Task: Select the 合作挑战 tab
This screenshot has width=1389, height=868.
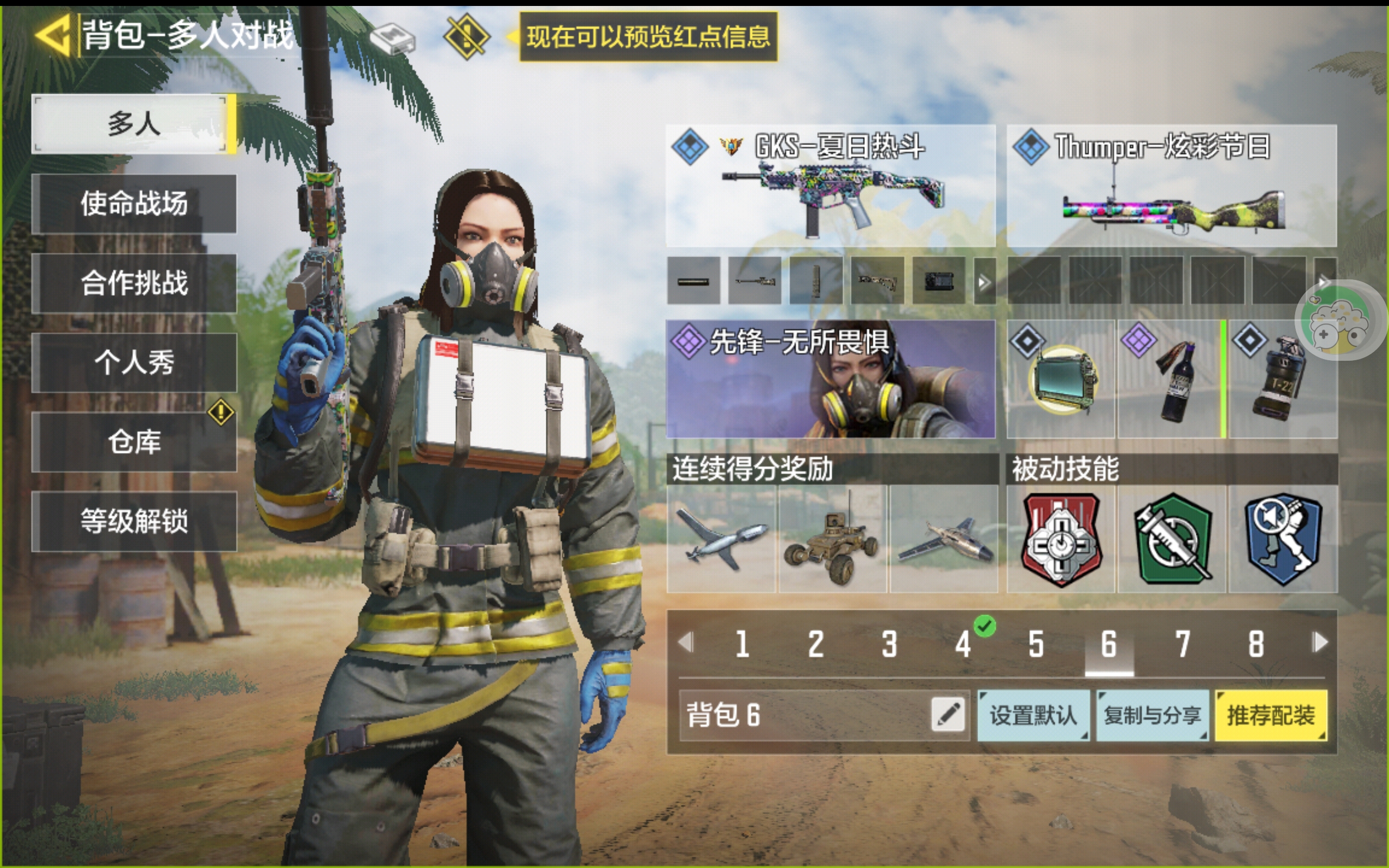Action: [133, 283]
